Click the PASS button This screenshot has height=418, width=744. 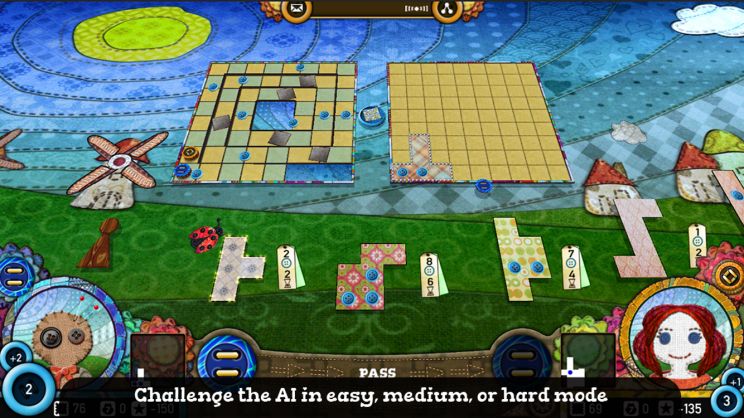tap(377, 372)
